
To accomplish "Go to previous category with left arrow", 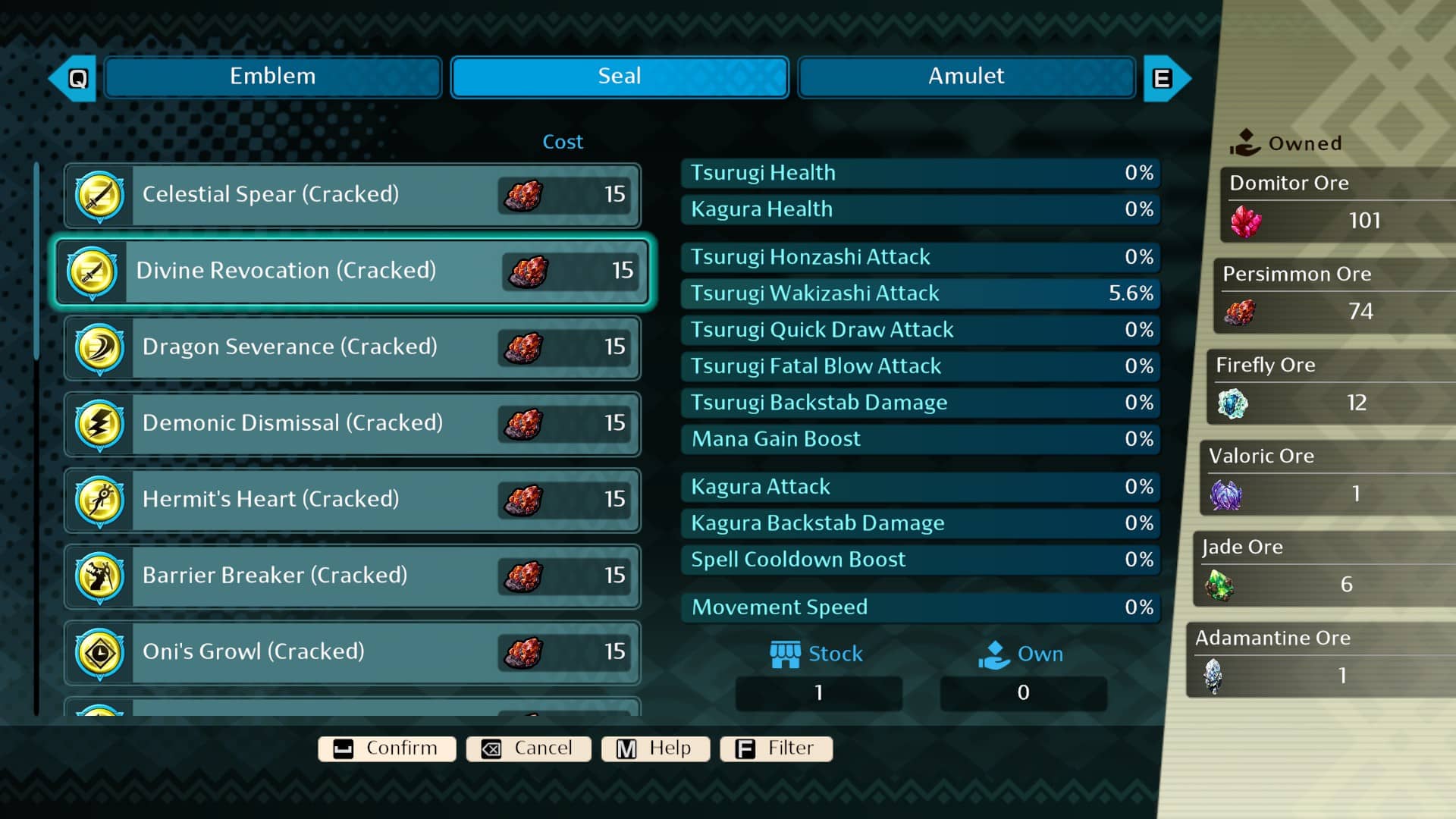I will 74,78.
